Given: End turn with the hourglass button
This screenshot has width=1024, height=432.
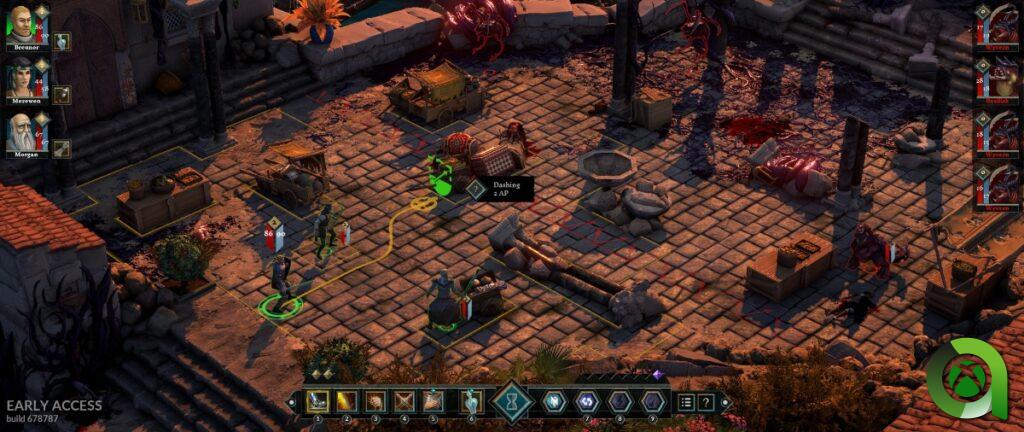Looking at the screenshot, I should [x=512, y=402].
